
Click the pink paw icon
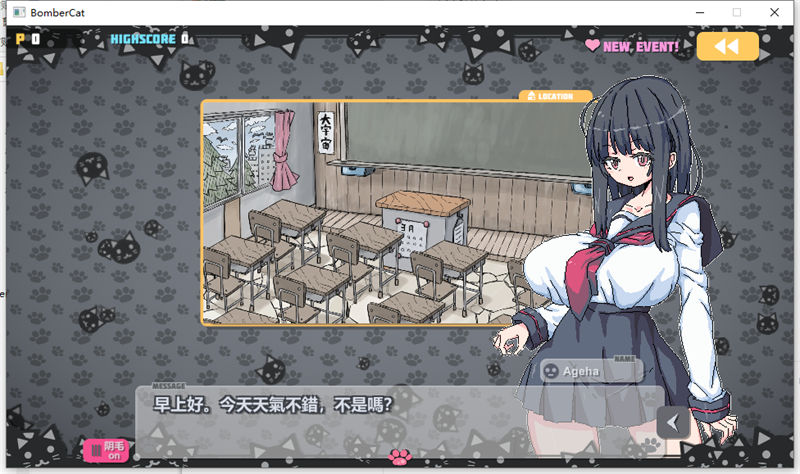400,457
